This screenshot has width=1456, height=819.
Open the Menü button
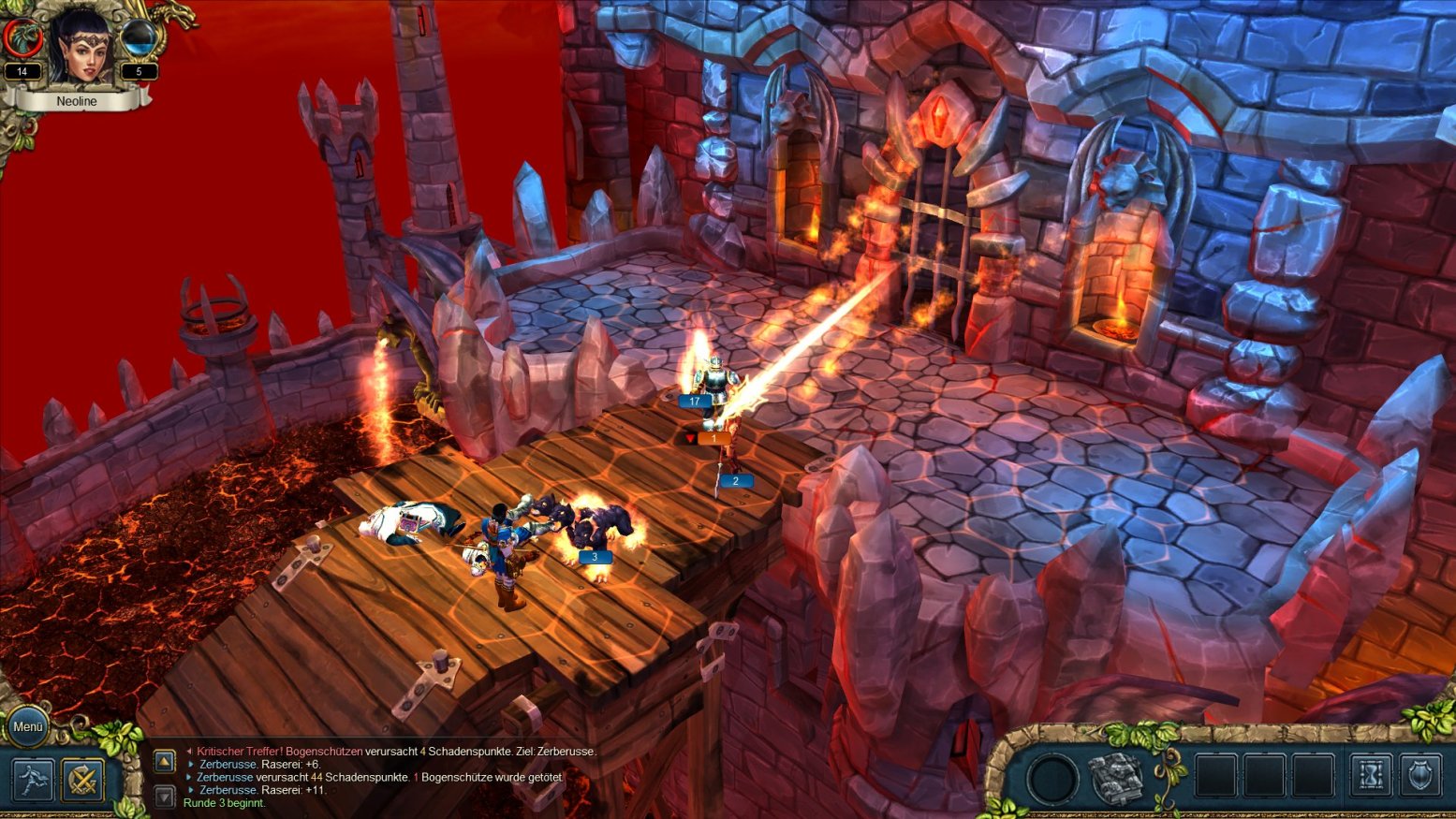tap(28, 726)
